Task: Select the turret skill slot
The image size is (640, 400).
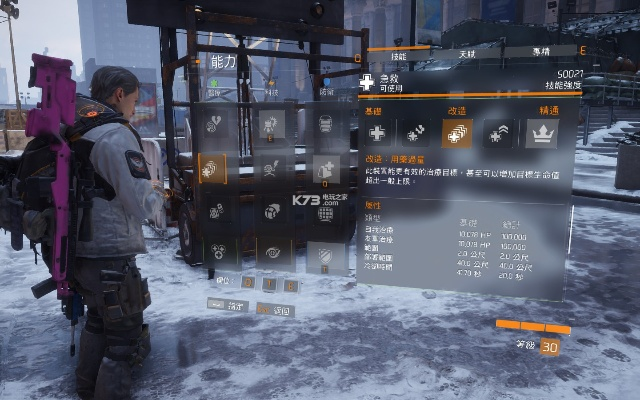Action: (x=271, y=124)
